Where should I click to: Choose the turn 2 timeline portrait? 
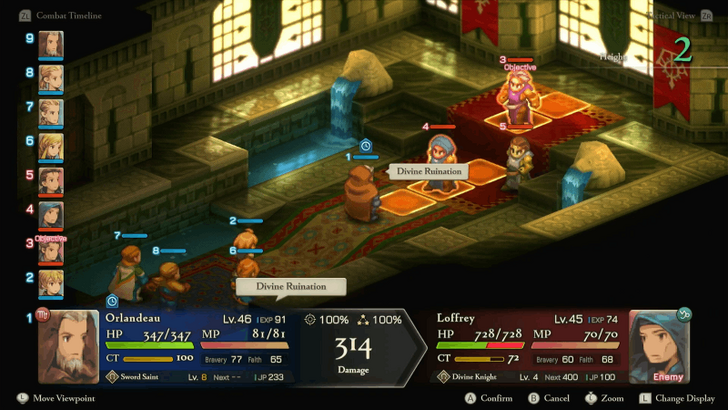[50, 284]
